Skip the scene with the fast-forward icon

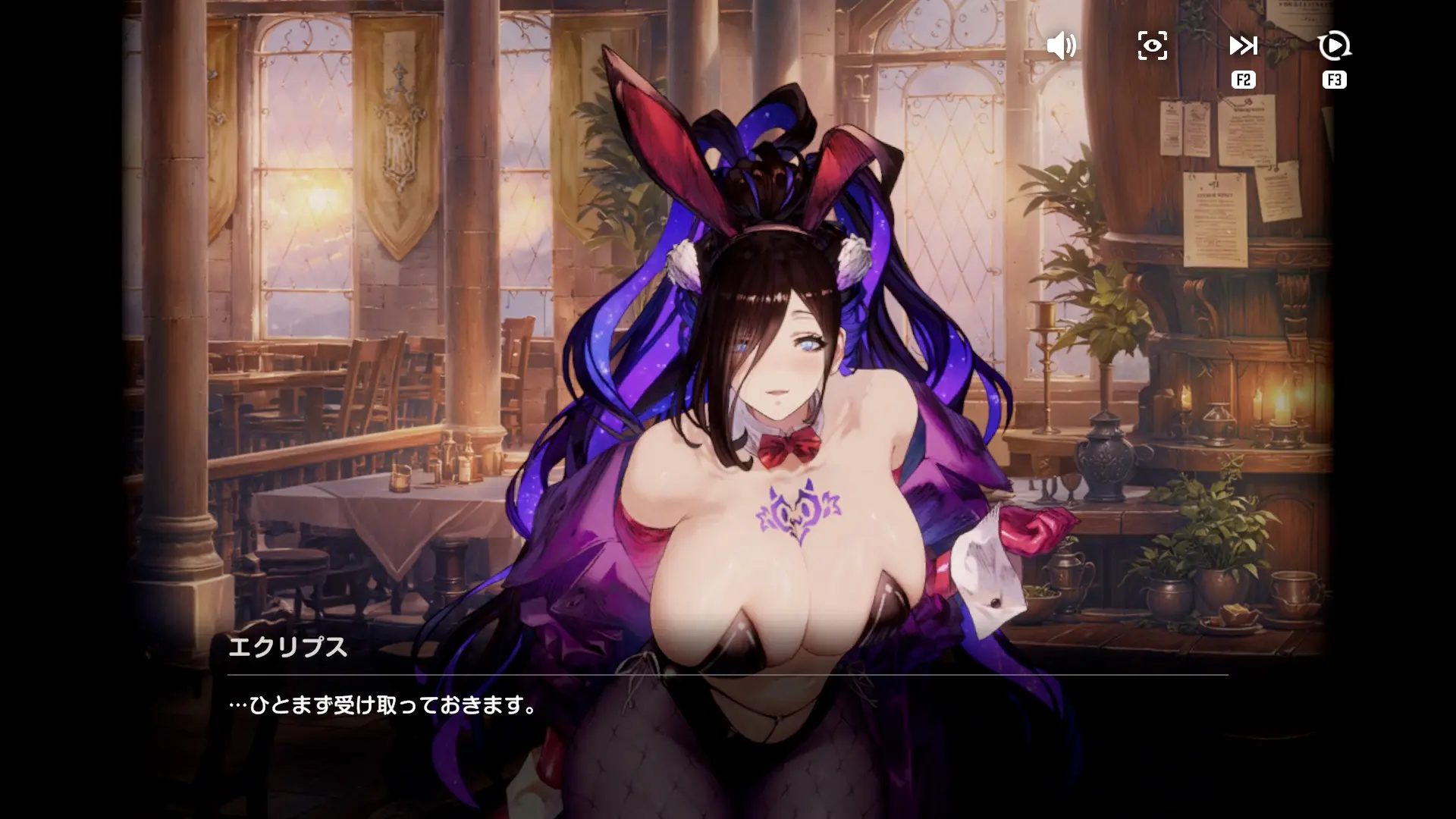(x=1243, y=46)
